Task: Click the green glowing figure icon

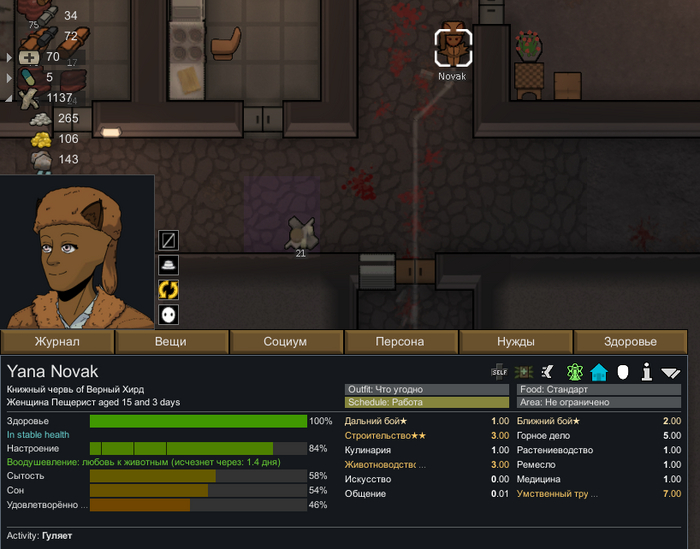Action: (575, 372)
